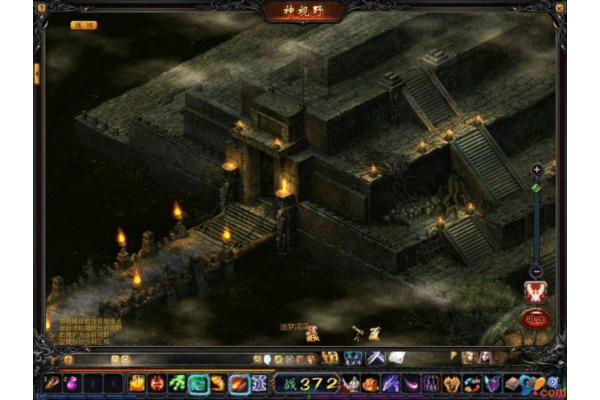Click the small orange tab on left edge

pos(37,73)
